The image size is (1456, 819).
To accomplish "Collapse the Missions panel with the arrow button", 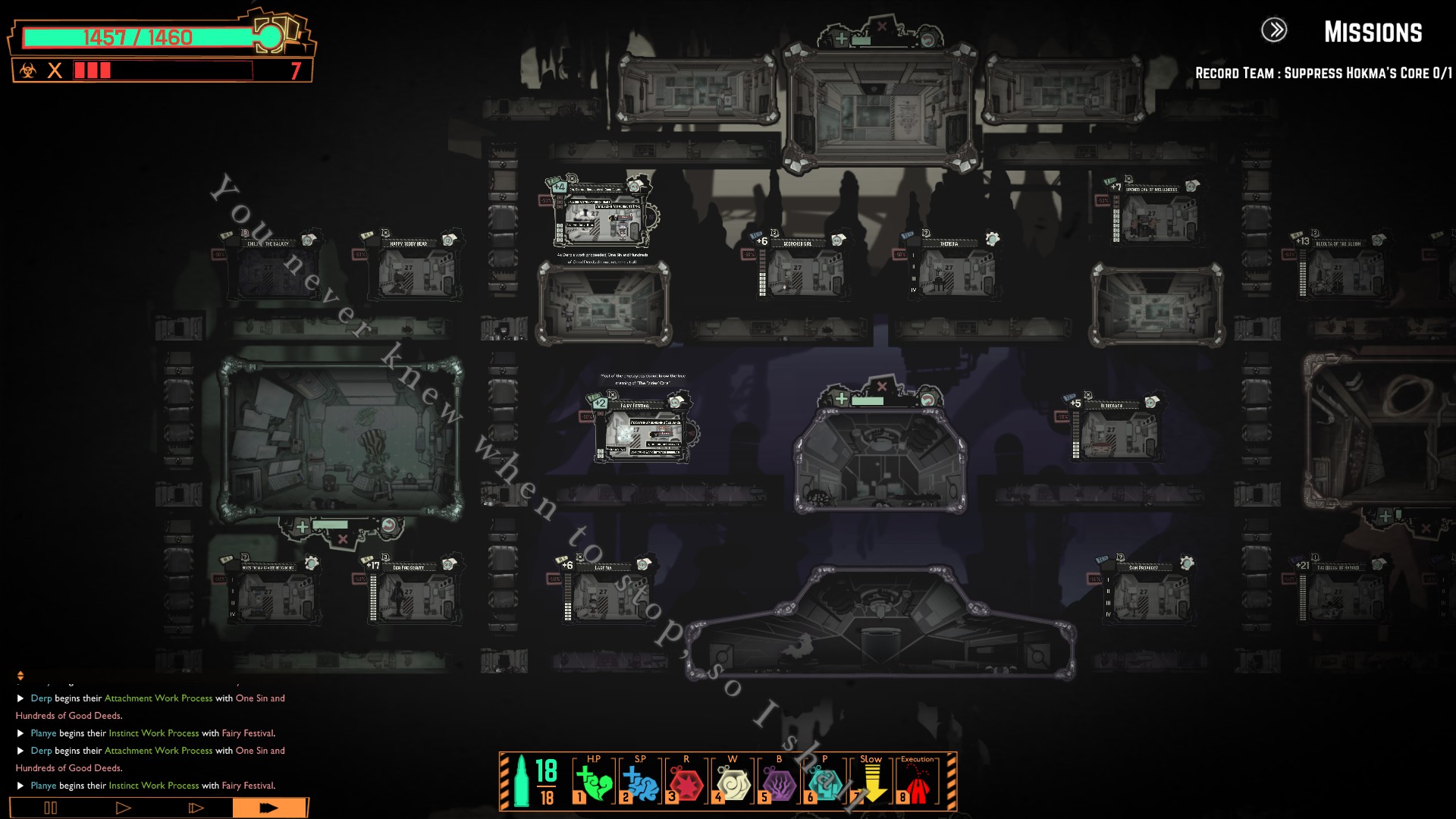I will (1274, 30).
